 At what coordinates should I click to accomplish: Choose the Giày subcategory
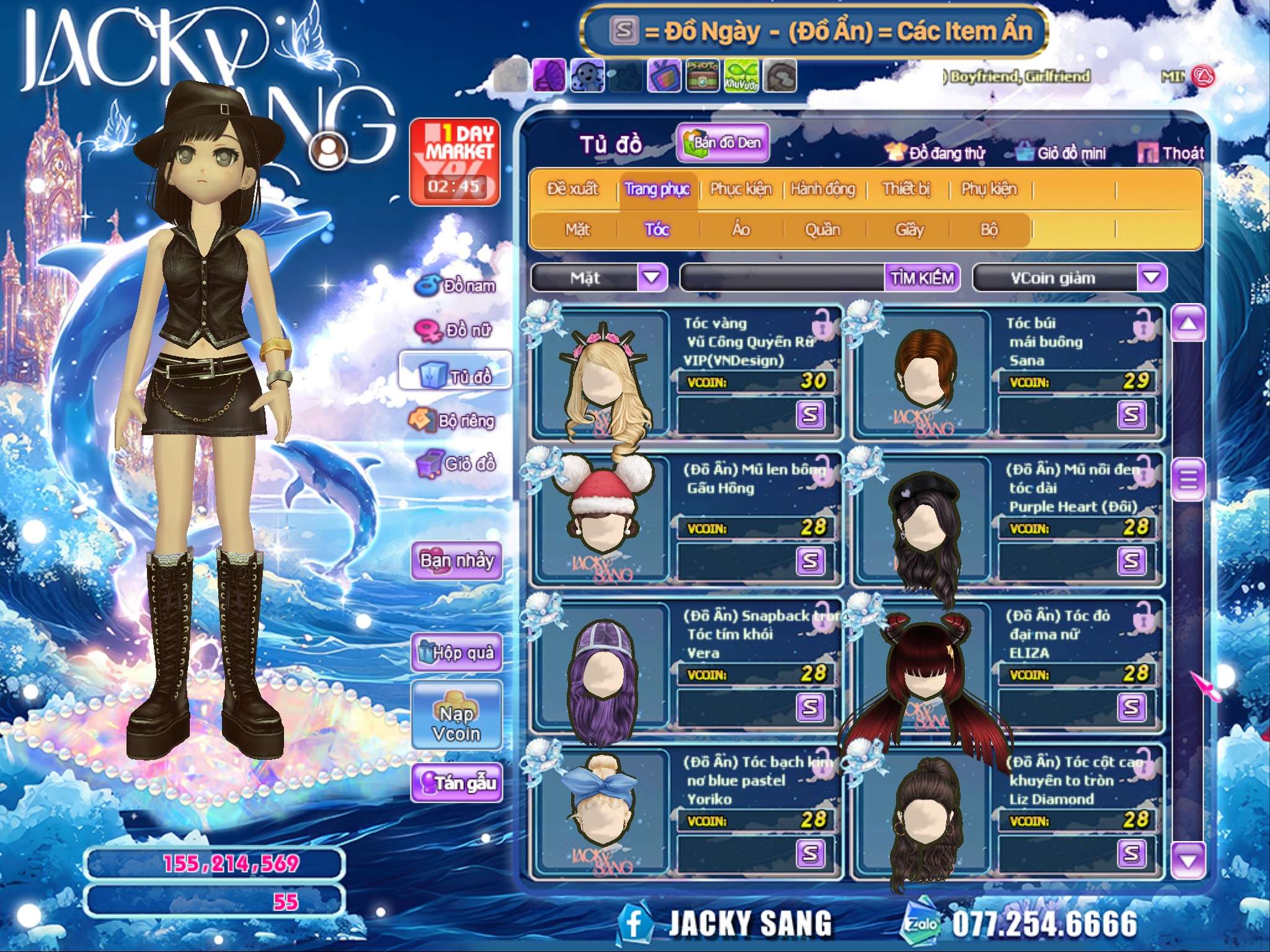coord(909,230)
